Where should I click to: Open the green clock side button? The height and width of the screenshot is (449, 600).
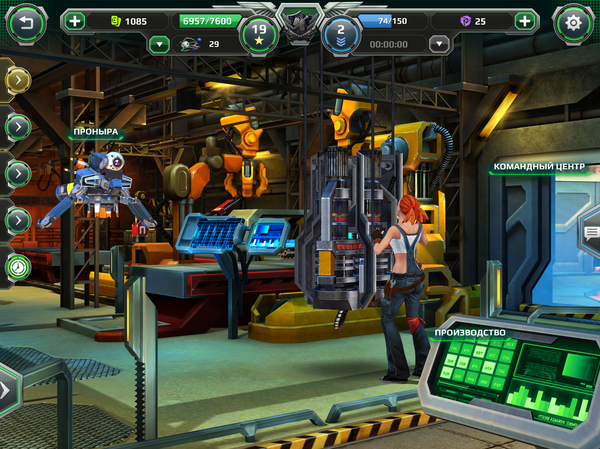tap(17, 267)
